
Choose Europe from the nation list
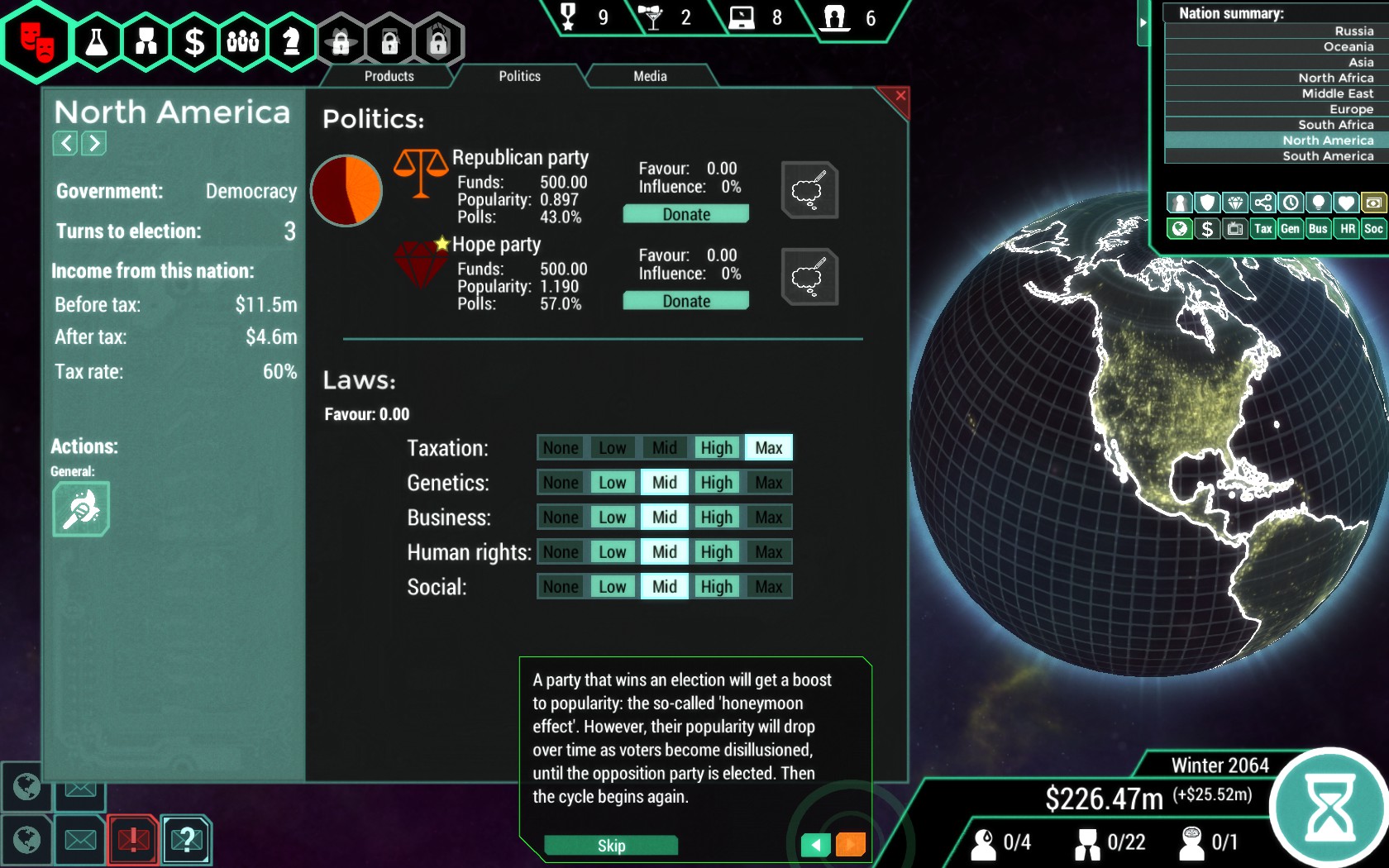coord(1351,109)
